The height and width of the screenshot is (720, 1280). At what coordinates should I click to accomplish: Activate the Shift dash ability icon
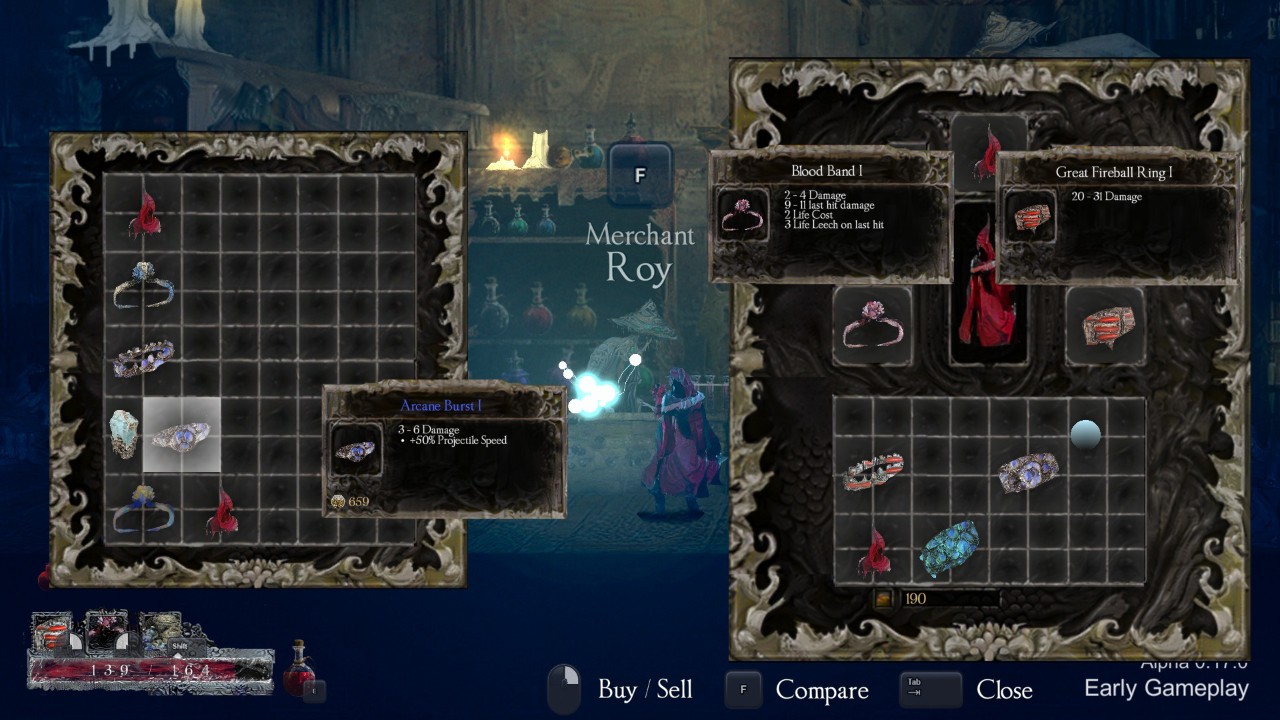coord(160,632)
